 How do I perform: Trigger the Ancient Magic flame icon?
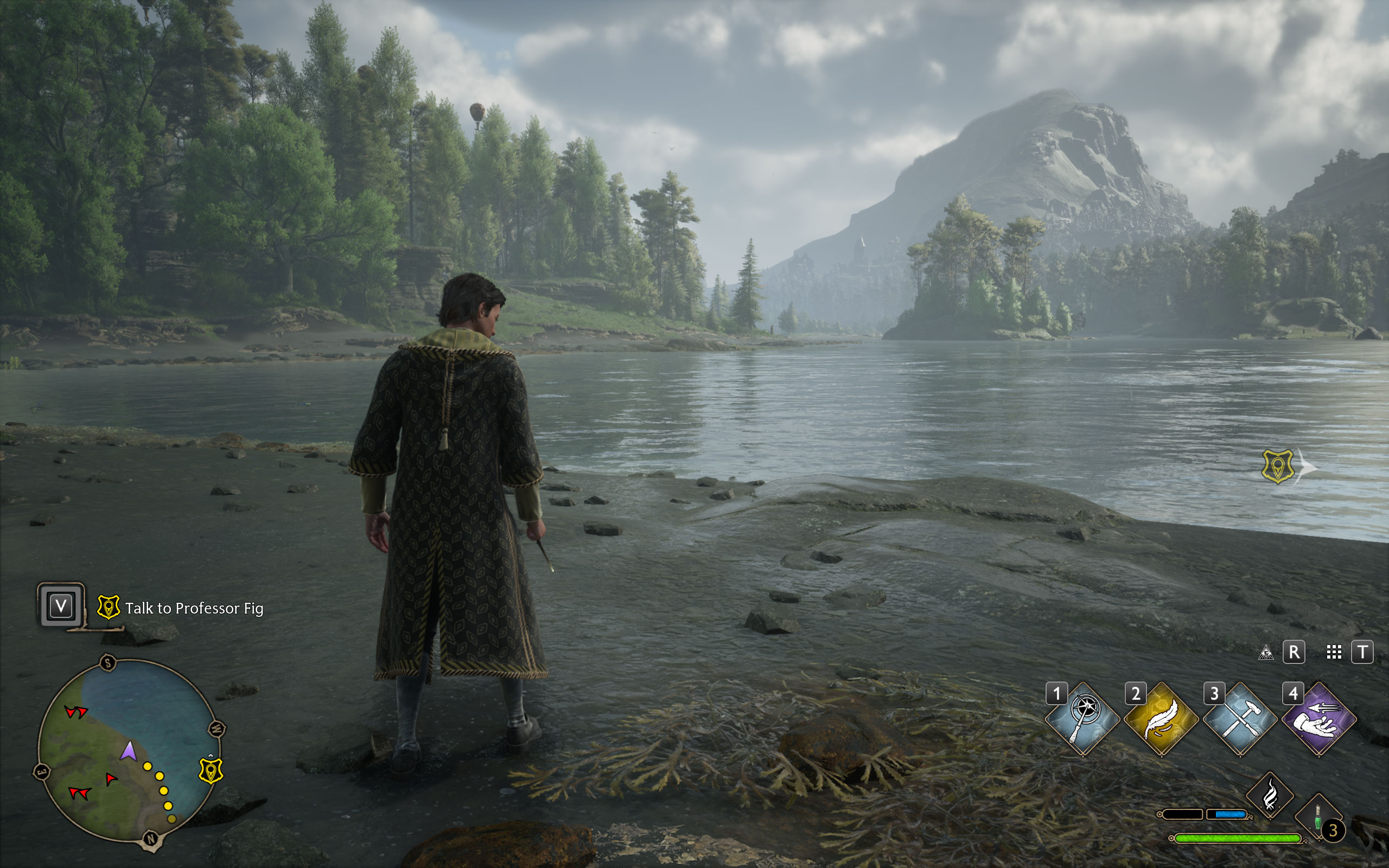[x=1270, y=795]
